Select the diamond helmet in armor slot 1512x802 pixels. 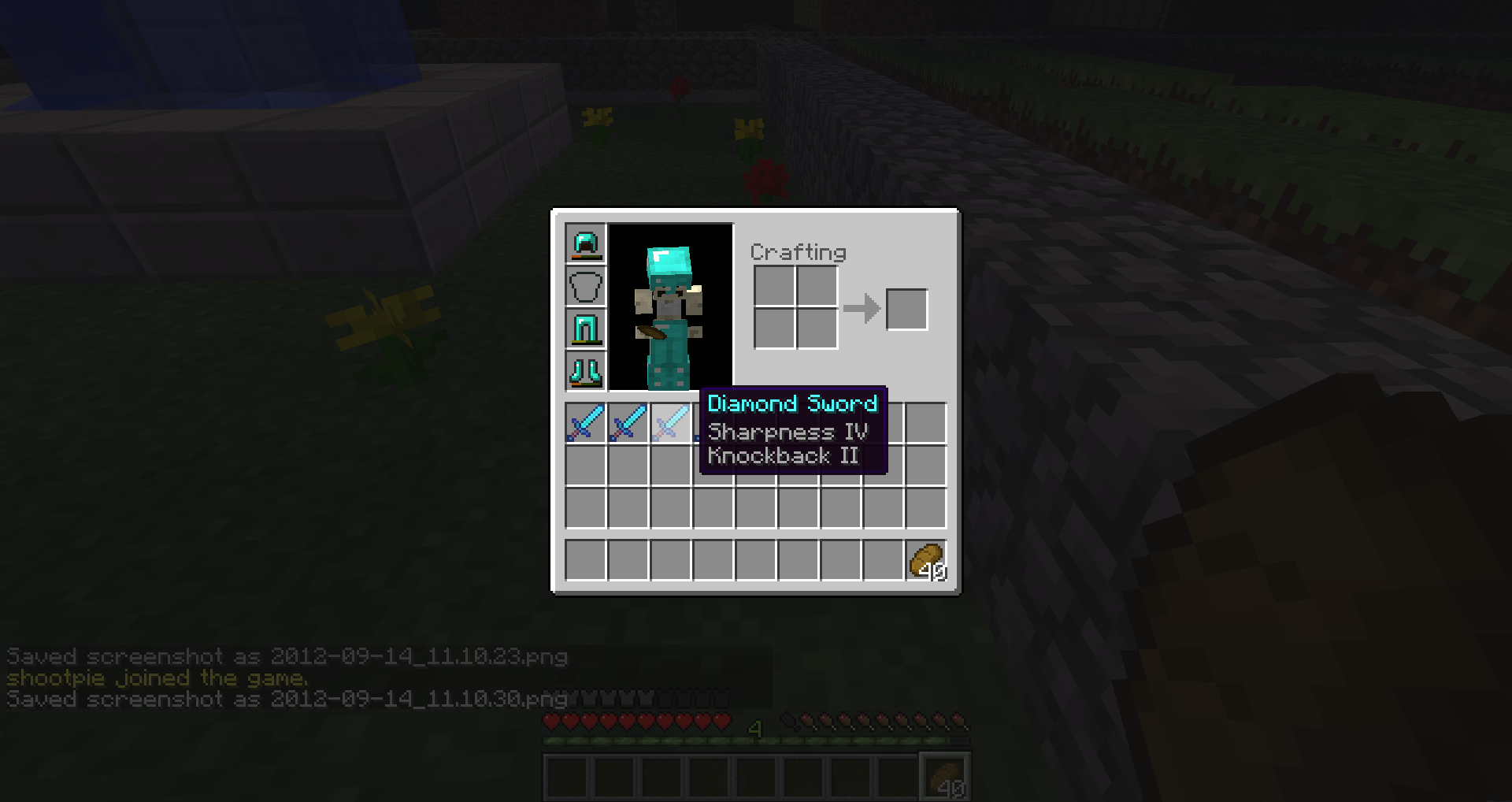[x=584, y=244]
